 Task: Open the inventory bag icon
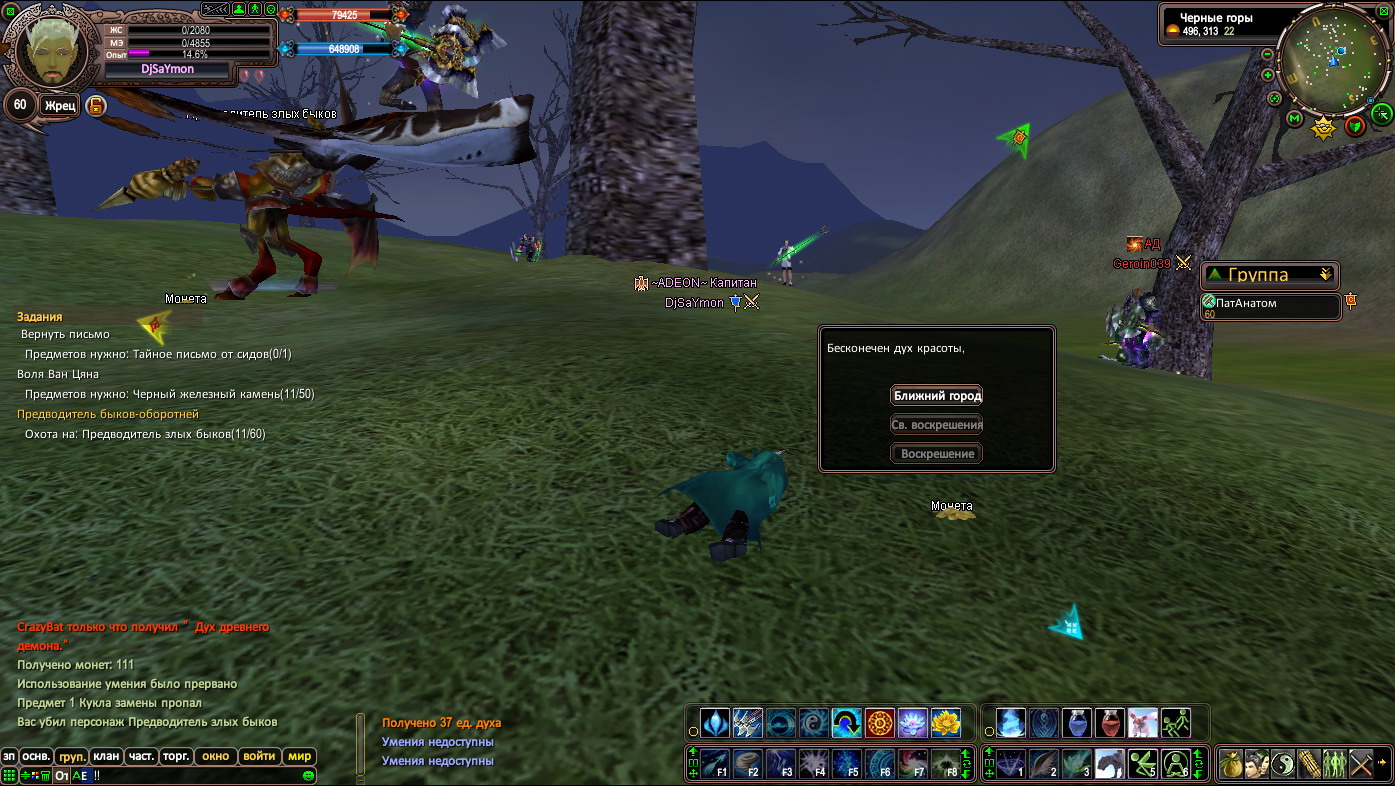click(1231, 765)
